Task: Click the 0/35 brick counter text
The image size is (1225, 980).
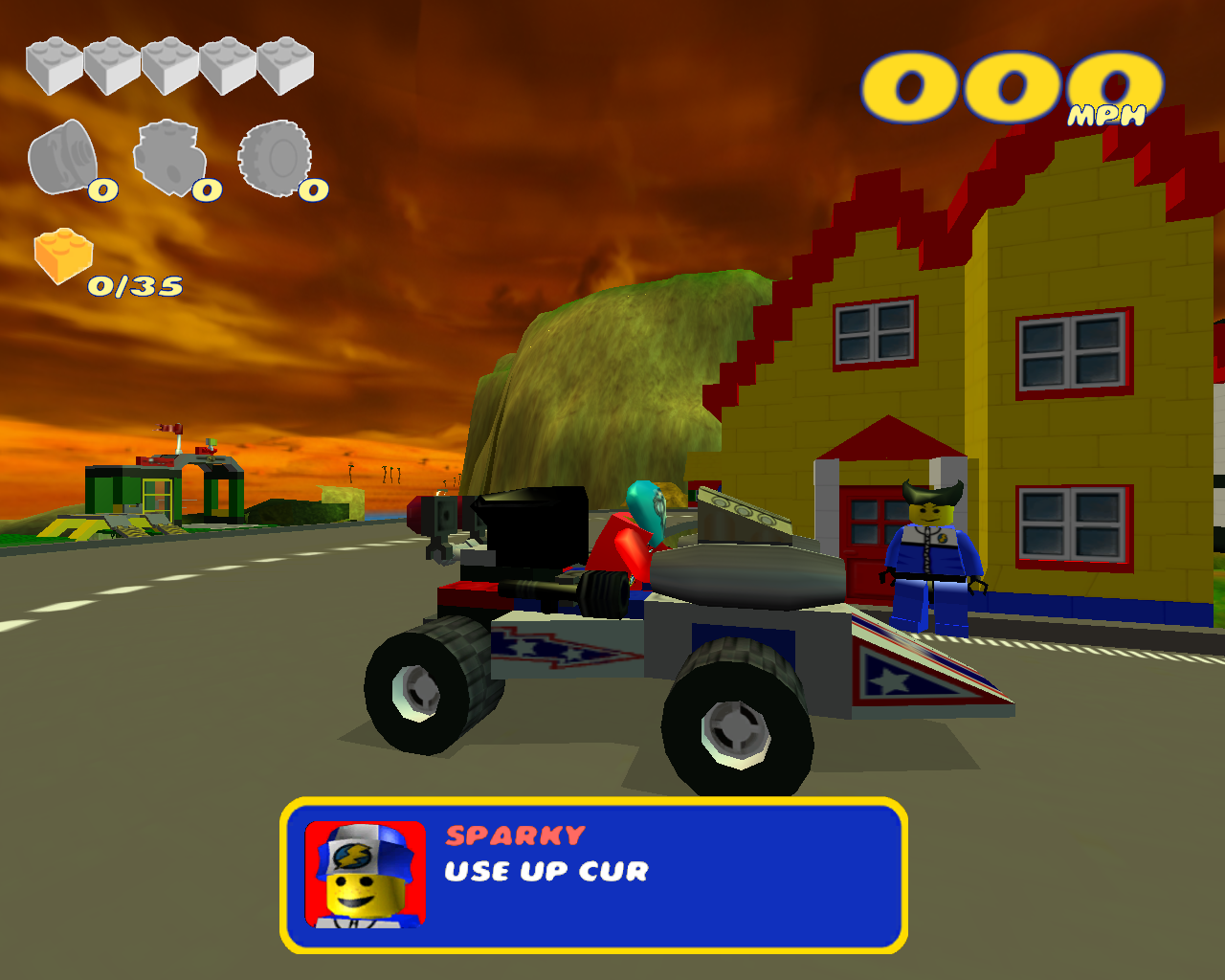Action: pyautogui.click(x=137, y=284)
